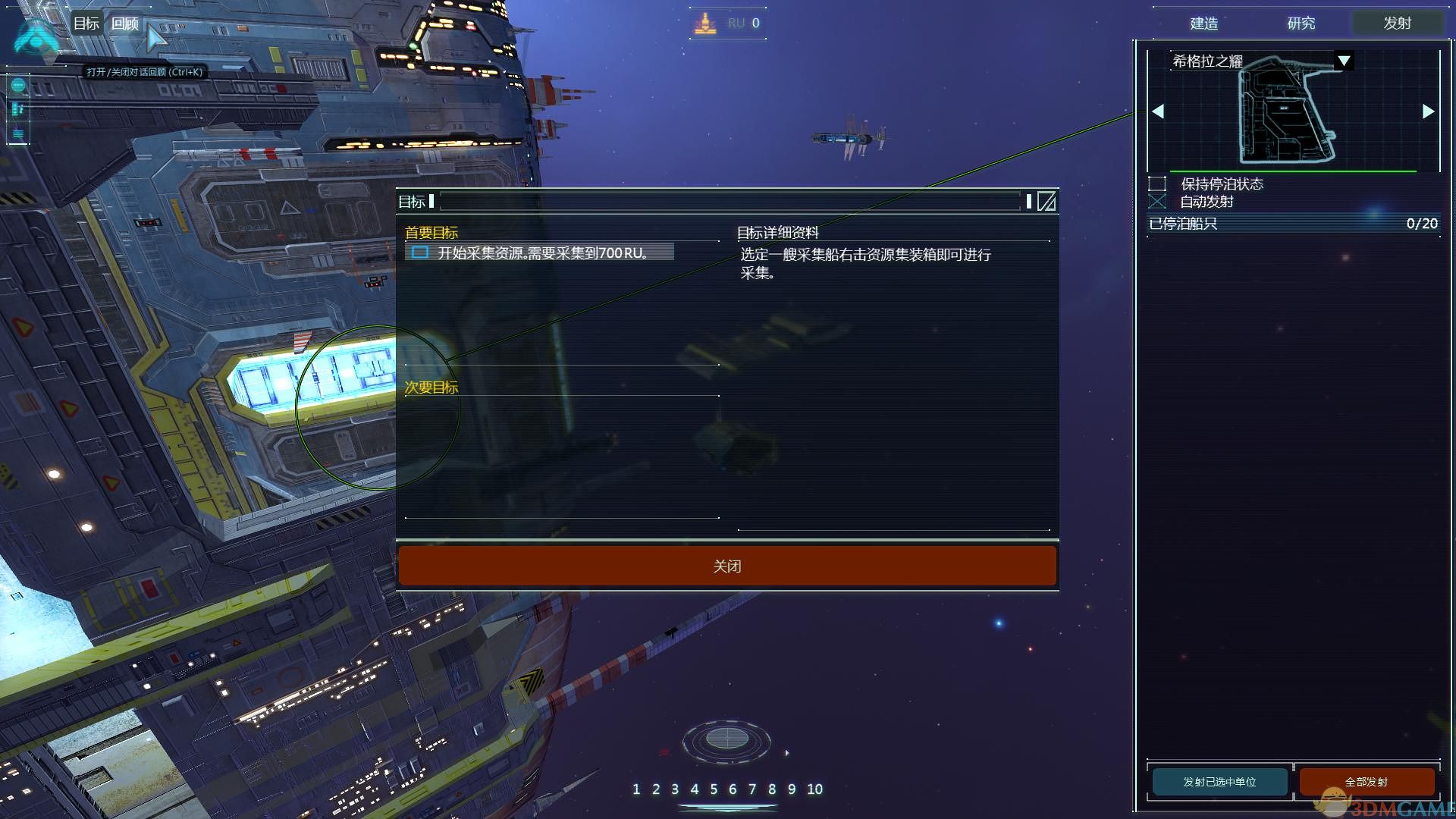Click the 全部发射 launch-all button
Screen dimensions: 1456x819
(1368, 781)
